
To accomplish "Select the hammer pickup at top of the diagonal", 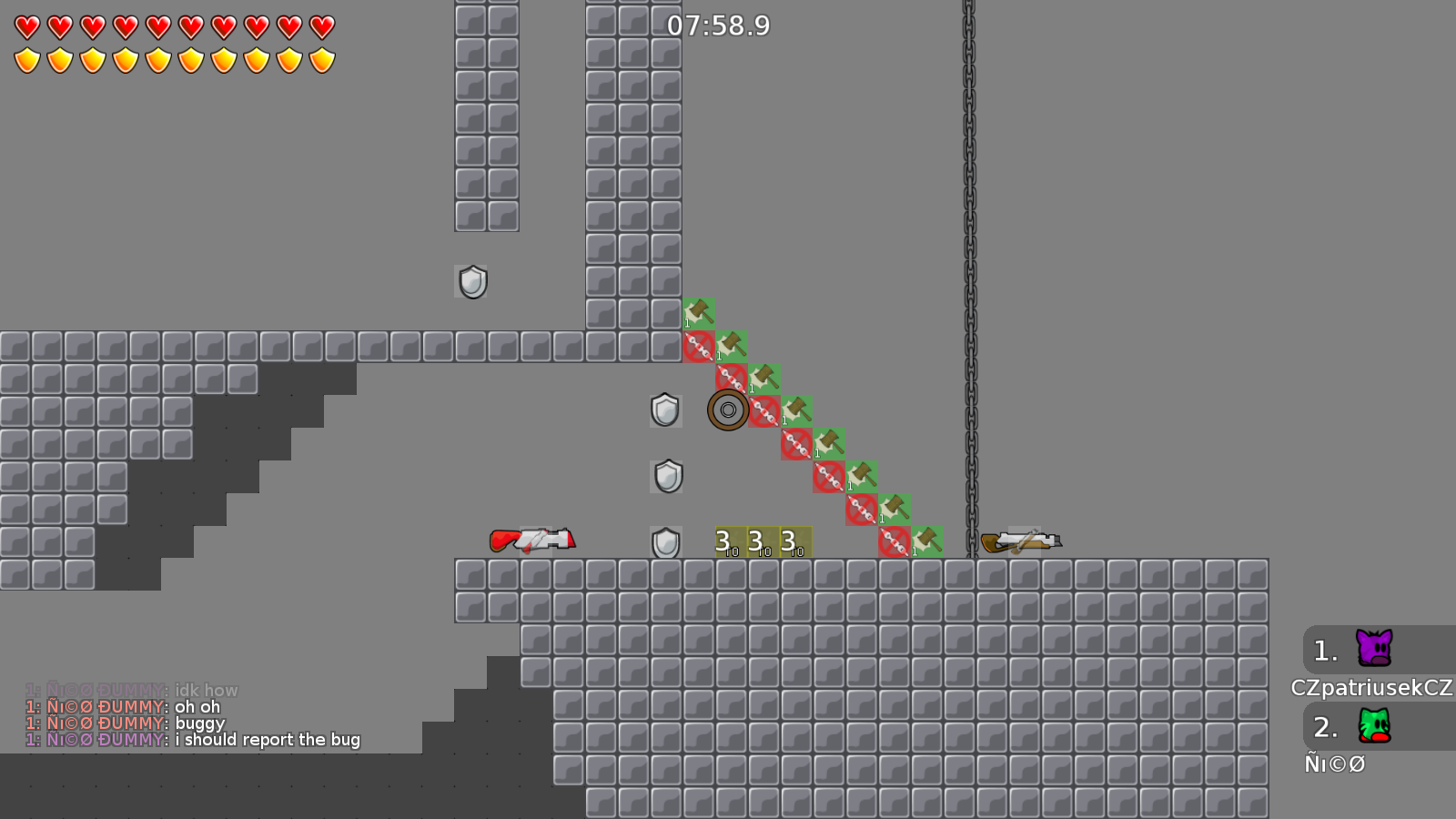I will tap(697, 313).
